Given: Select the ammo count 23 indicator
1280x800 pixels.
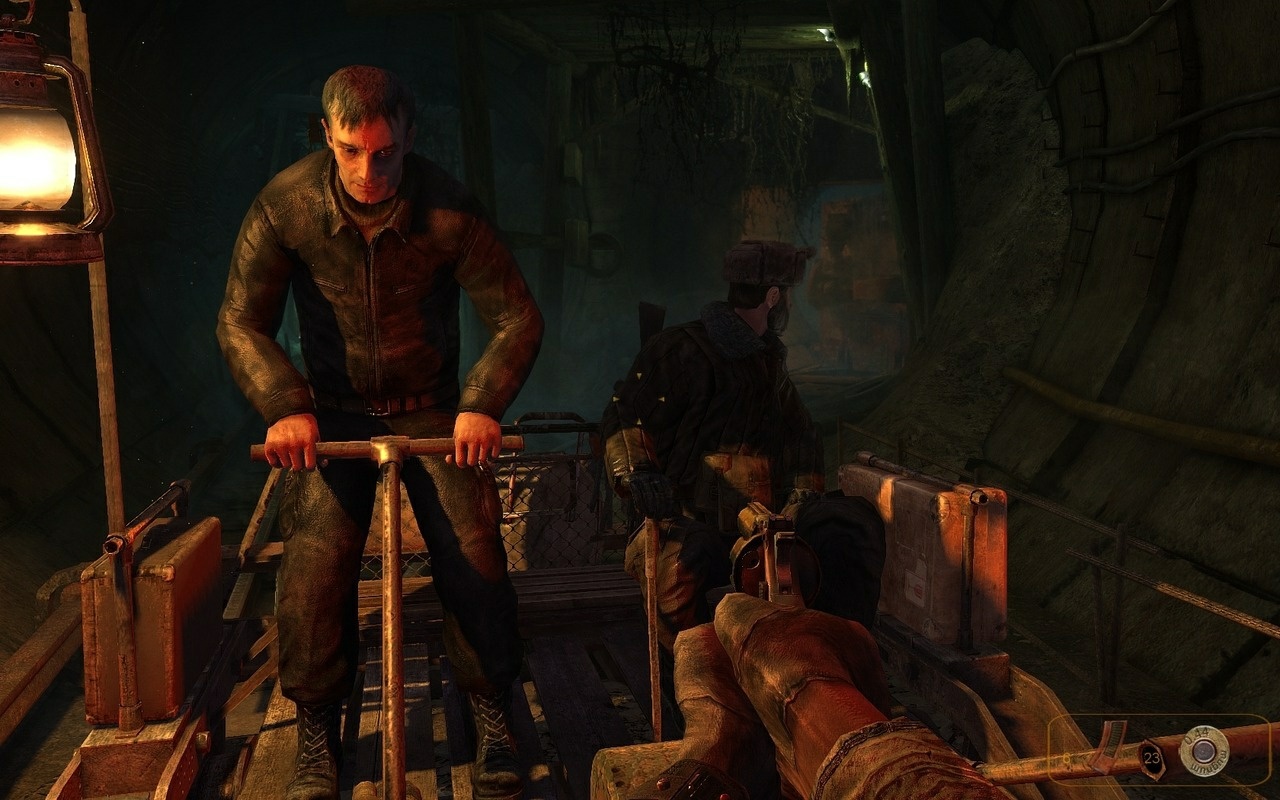Looking at the screenshot, I should click(x=1150, y=758).
